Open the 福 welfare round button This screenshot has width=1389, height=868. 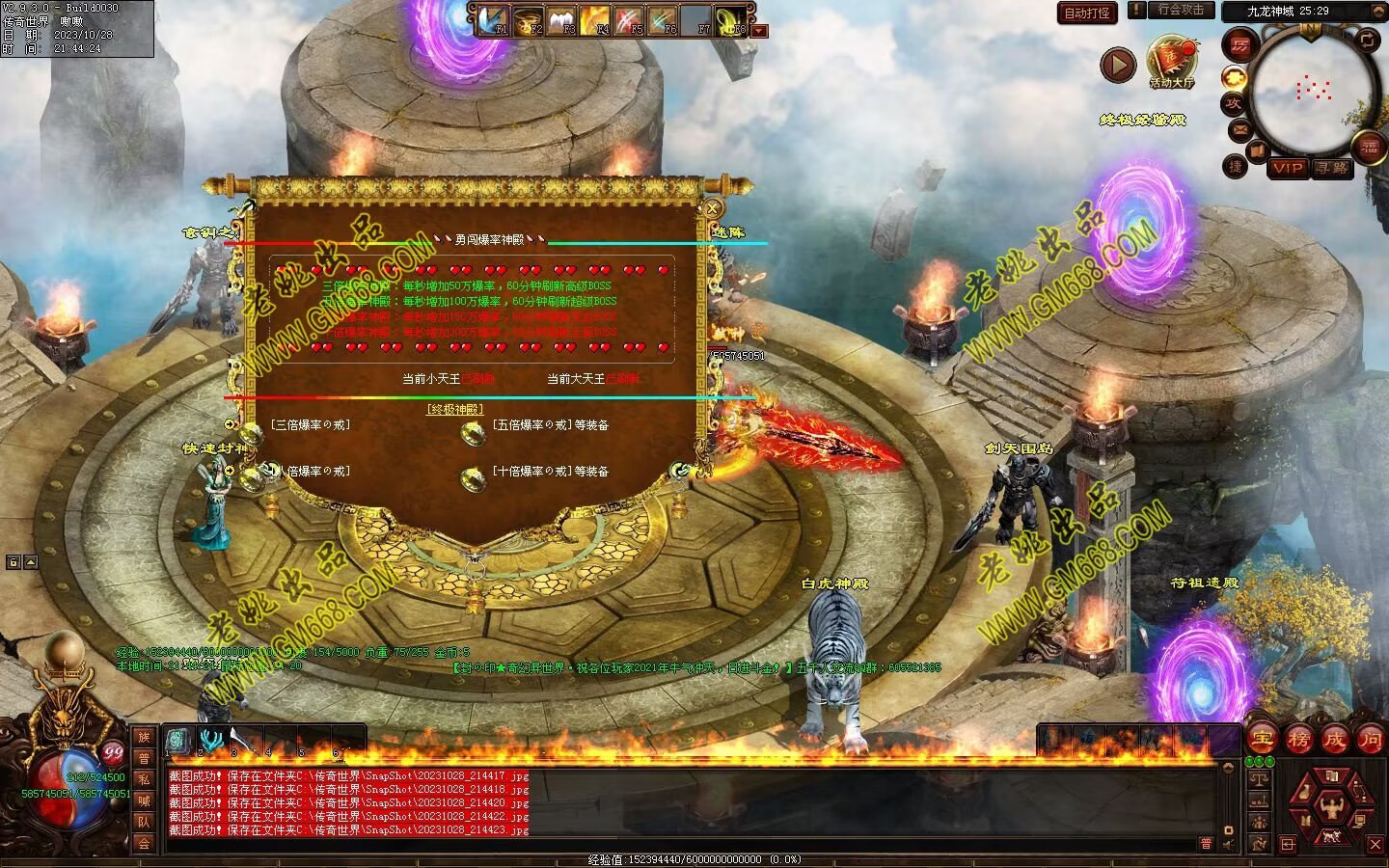pyautogui.click(x=1370, y=147)
